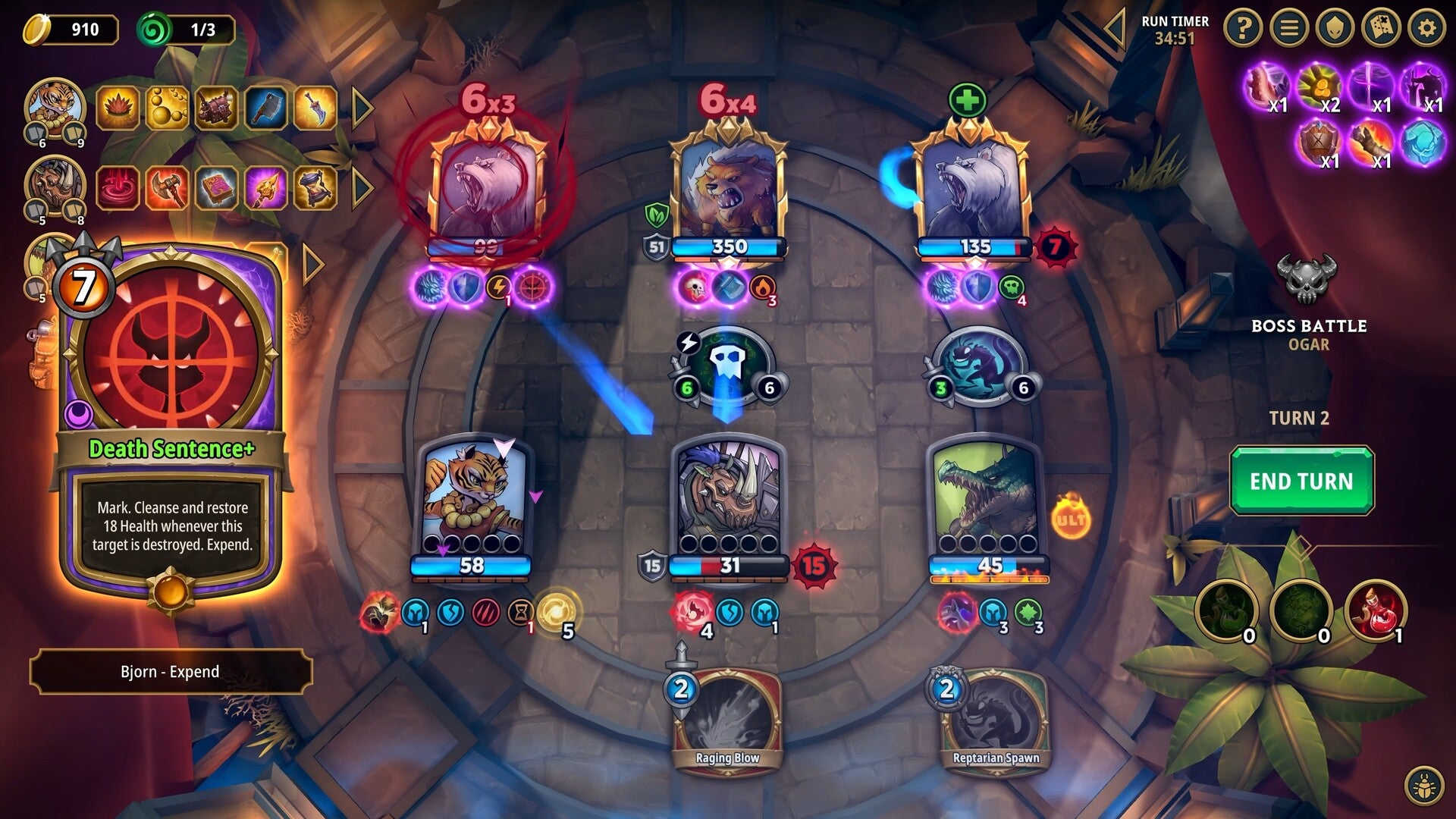Select the Raging Blow card

coord(727,720)
